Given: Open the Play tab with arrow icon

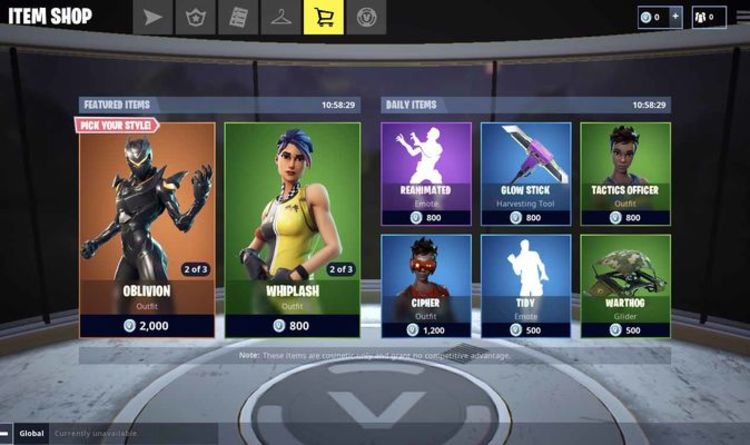Looking at the screenshot, I should (154, 16).
